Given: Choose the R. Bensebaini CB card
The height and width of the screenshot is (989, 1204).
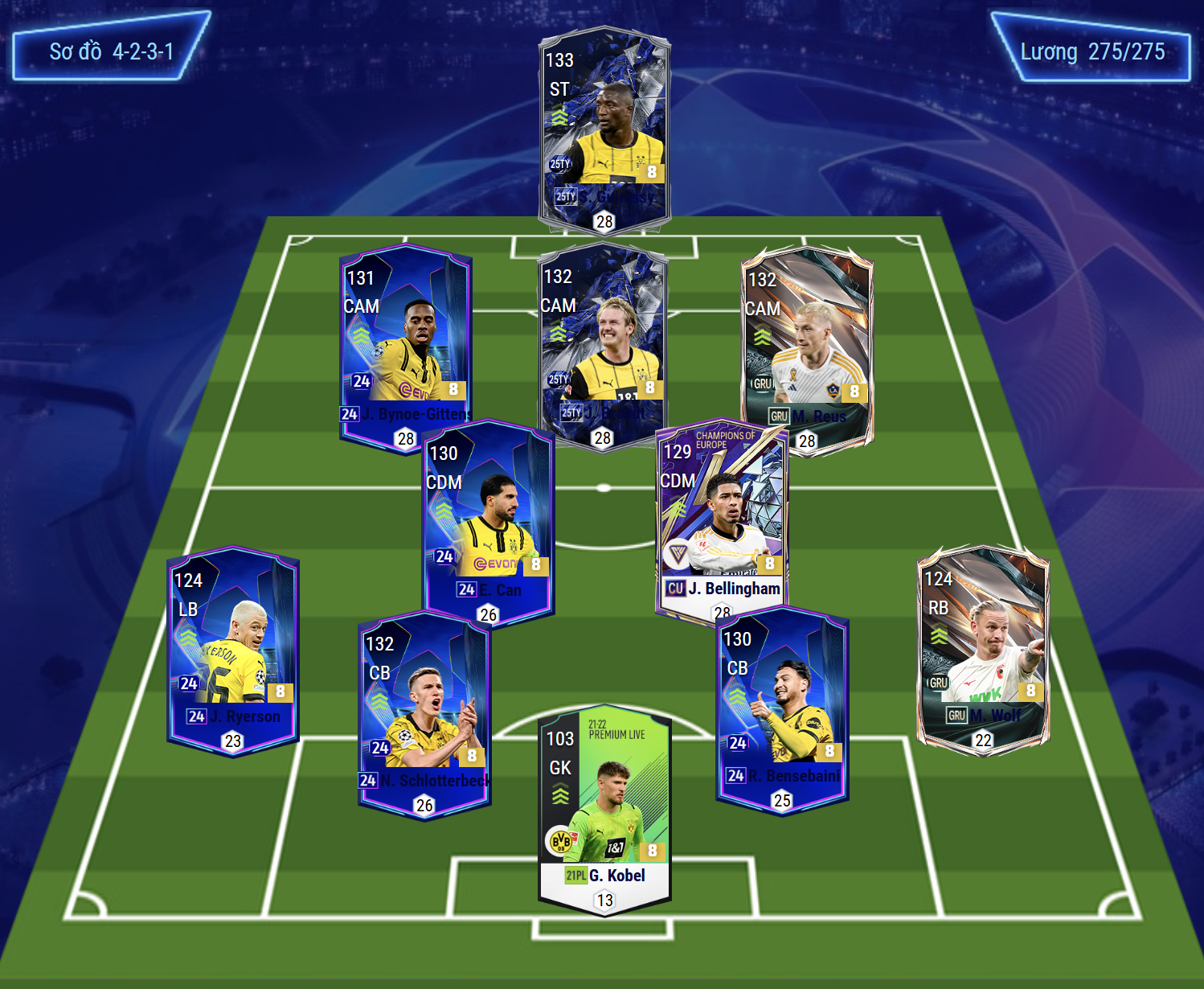Looking at the screenshot, I should [x=782, y=708].
